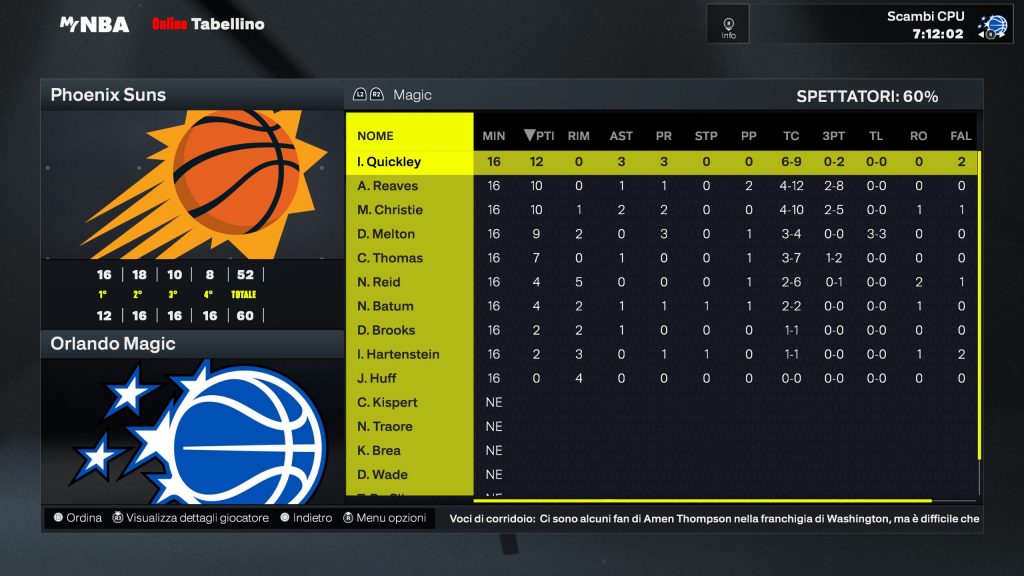Sort players by the 3PT column
Image resolution: width=1024 pixels, height=576 pixels.
(x=833, y=136)
